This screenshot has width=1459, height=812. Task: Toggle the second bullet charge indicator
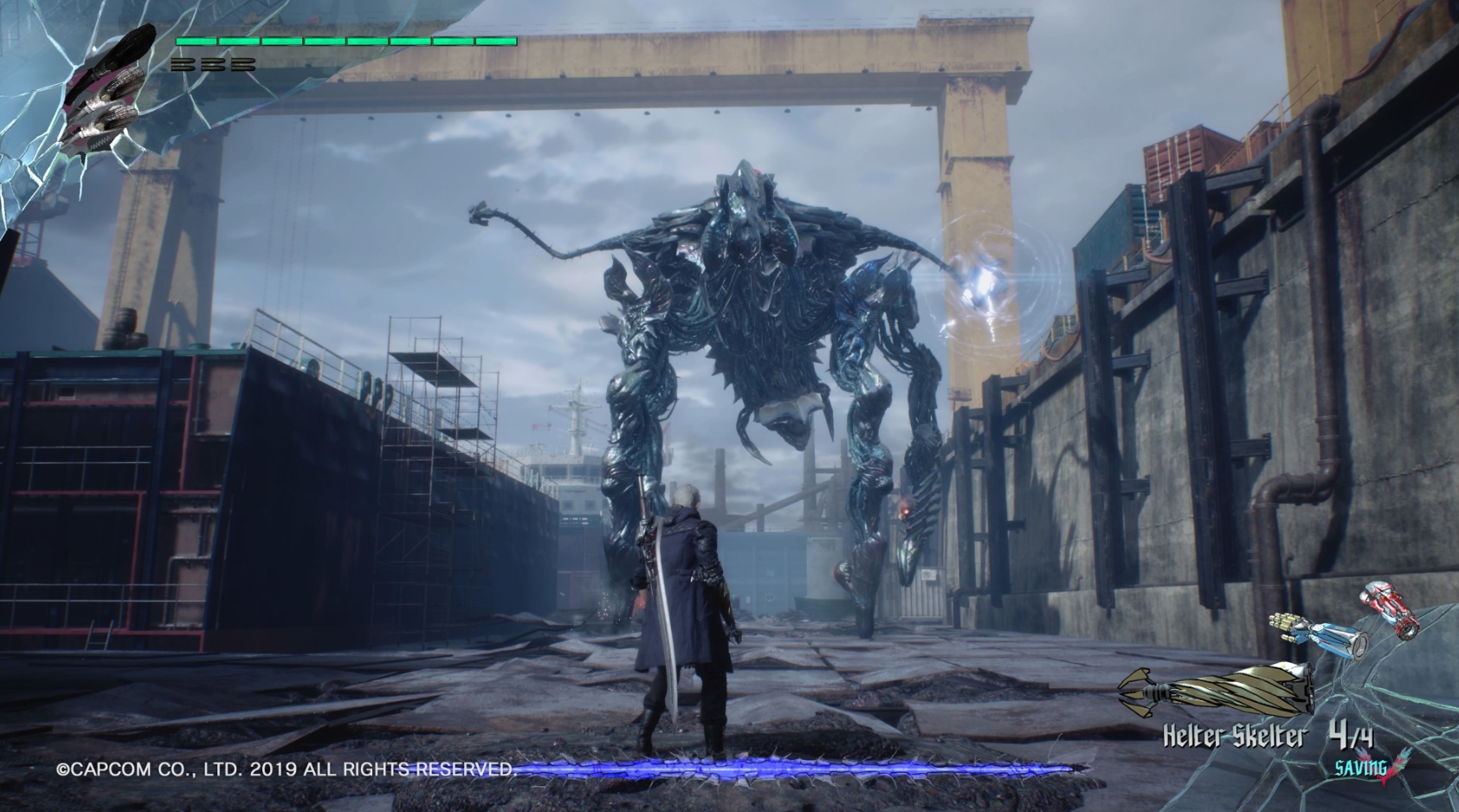click(x=214, y=62)
